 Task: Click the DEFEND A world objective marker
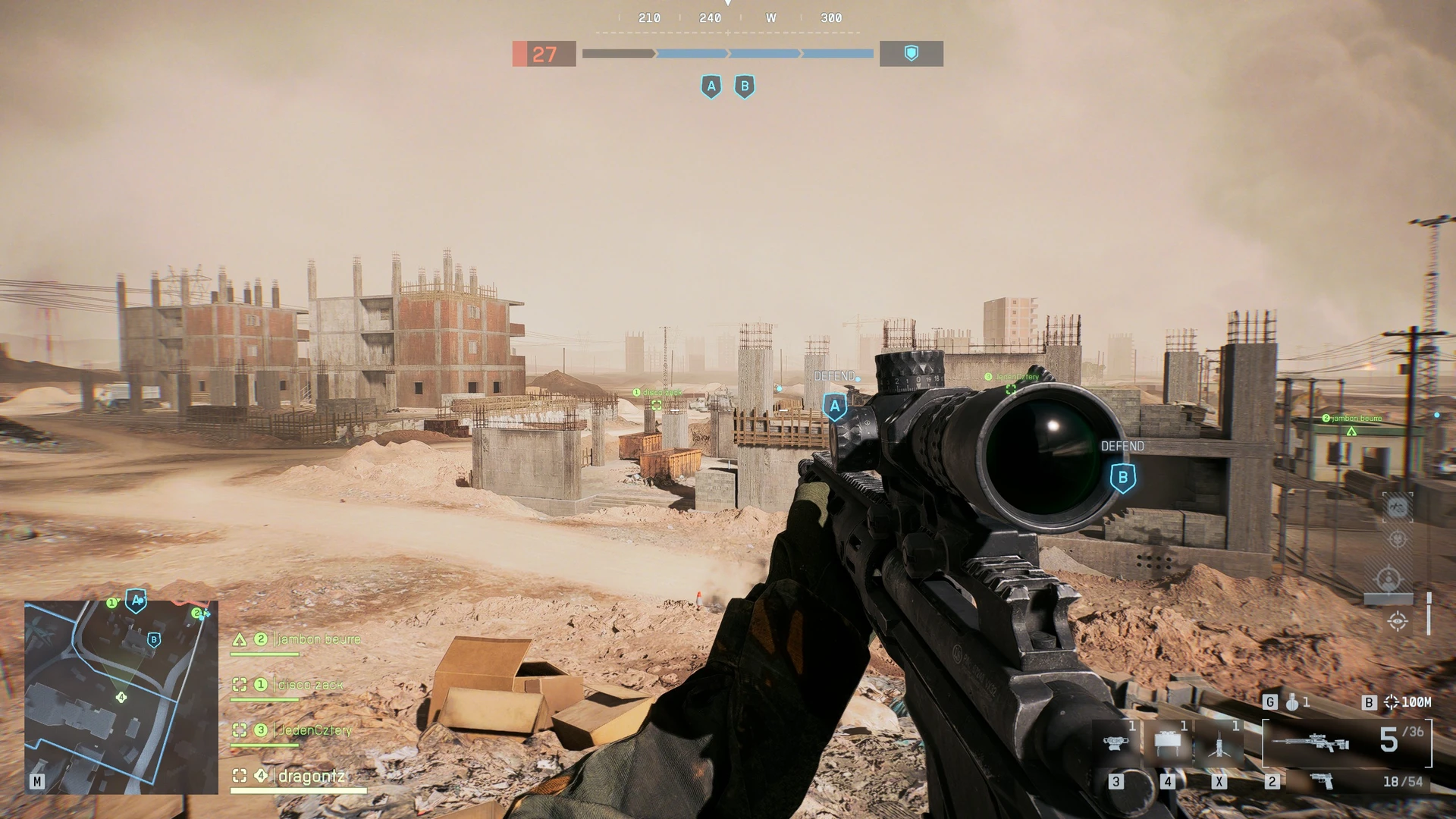[835, 406]
